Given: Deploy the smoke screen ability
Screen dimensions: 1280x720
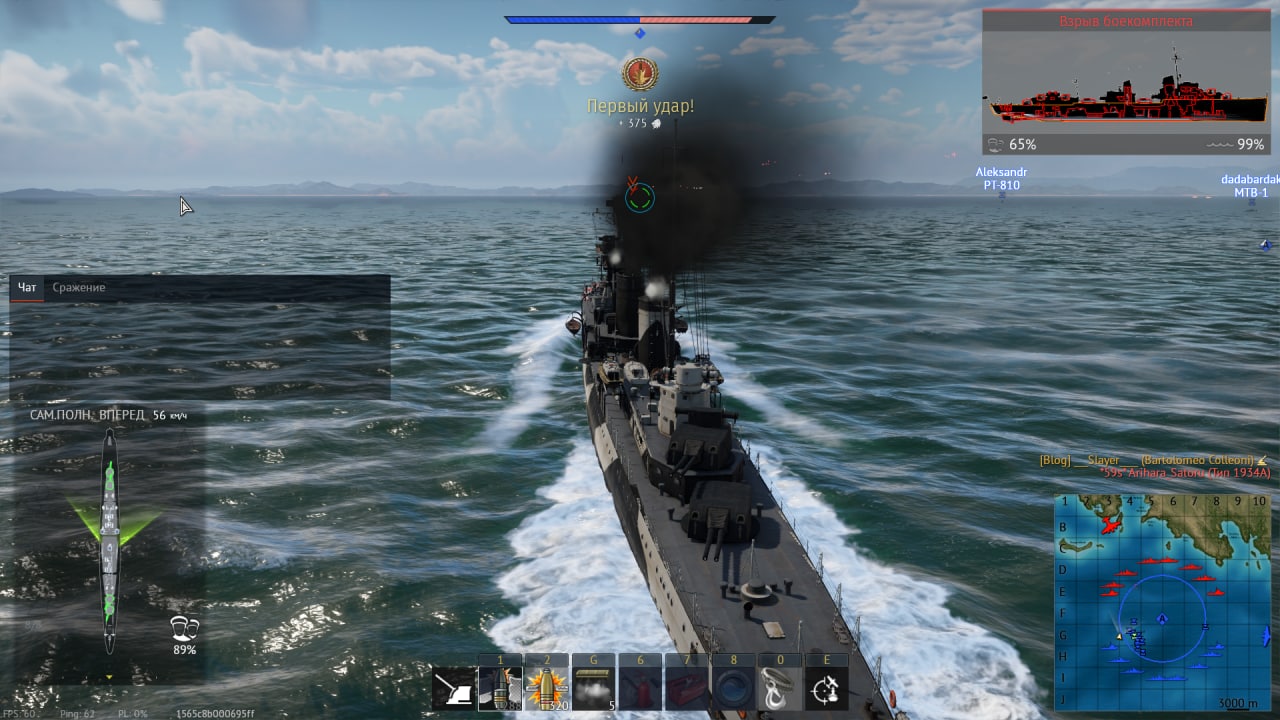Looking at the screenshot, I should tap(593, 689).
